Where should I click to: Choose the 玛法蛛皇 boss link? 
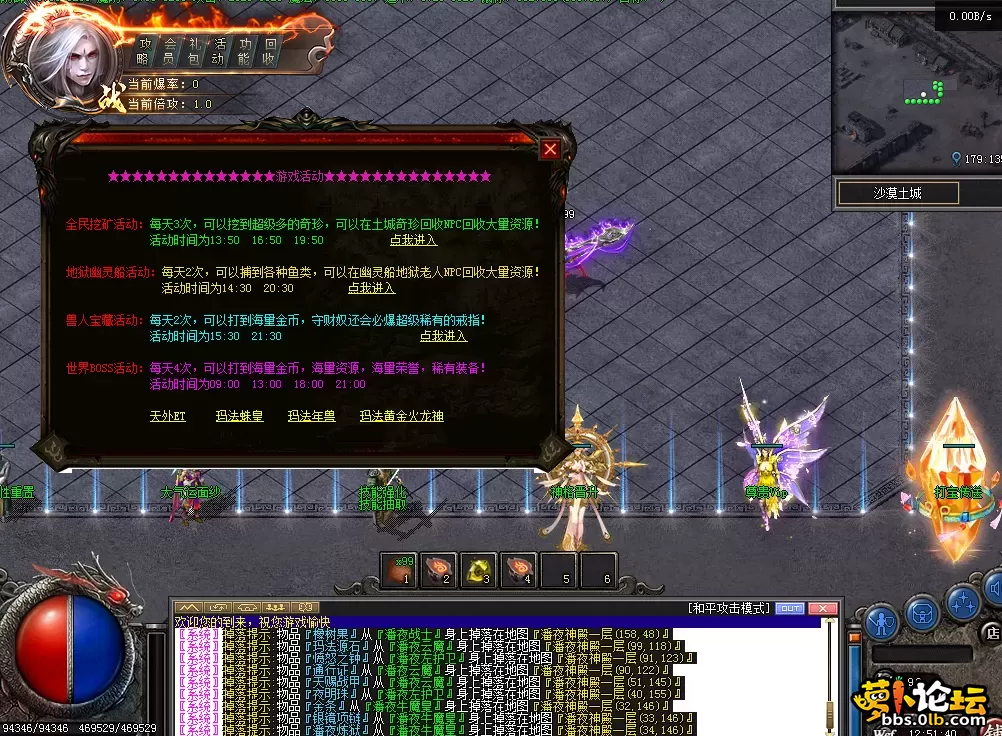tap(239, 416)
